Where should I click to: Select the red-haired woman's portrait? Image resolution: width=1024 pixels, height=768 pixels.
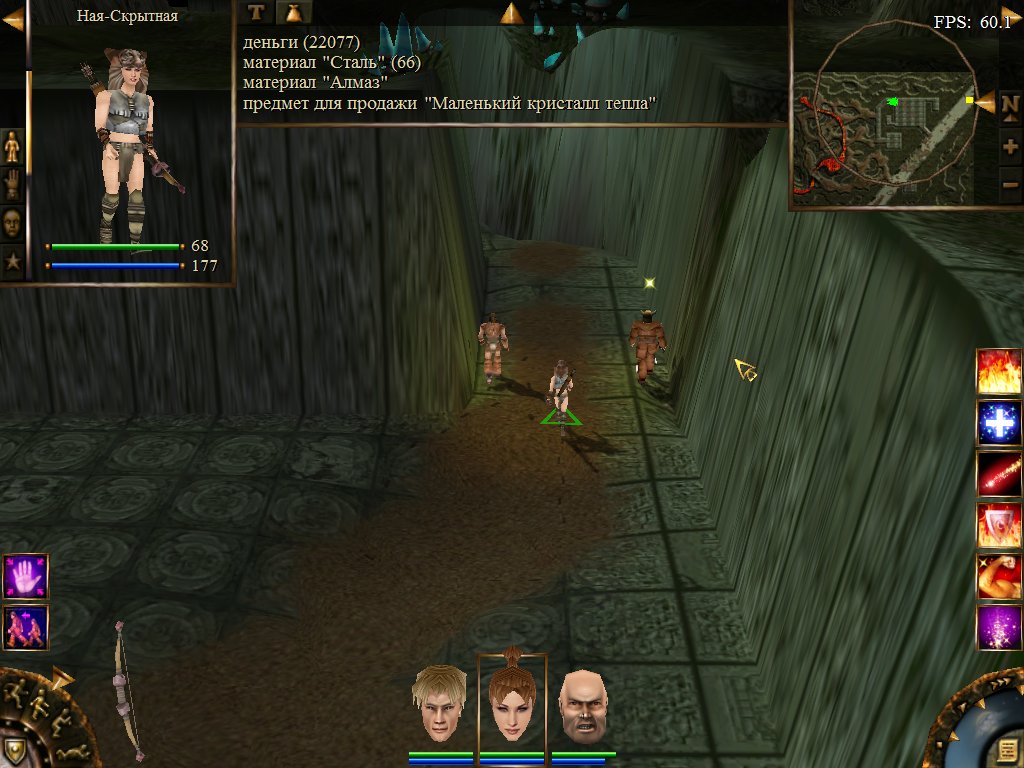pyautogui.click(x=511, y=704)
